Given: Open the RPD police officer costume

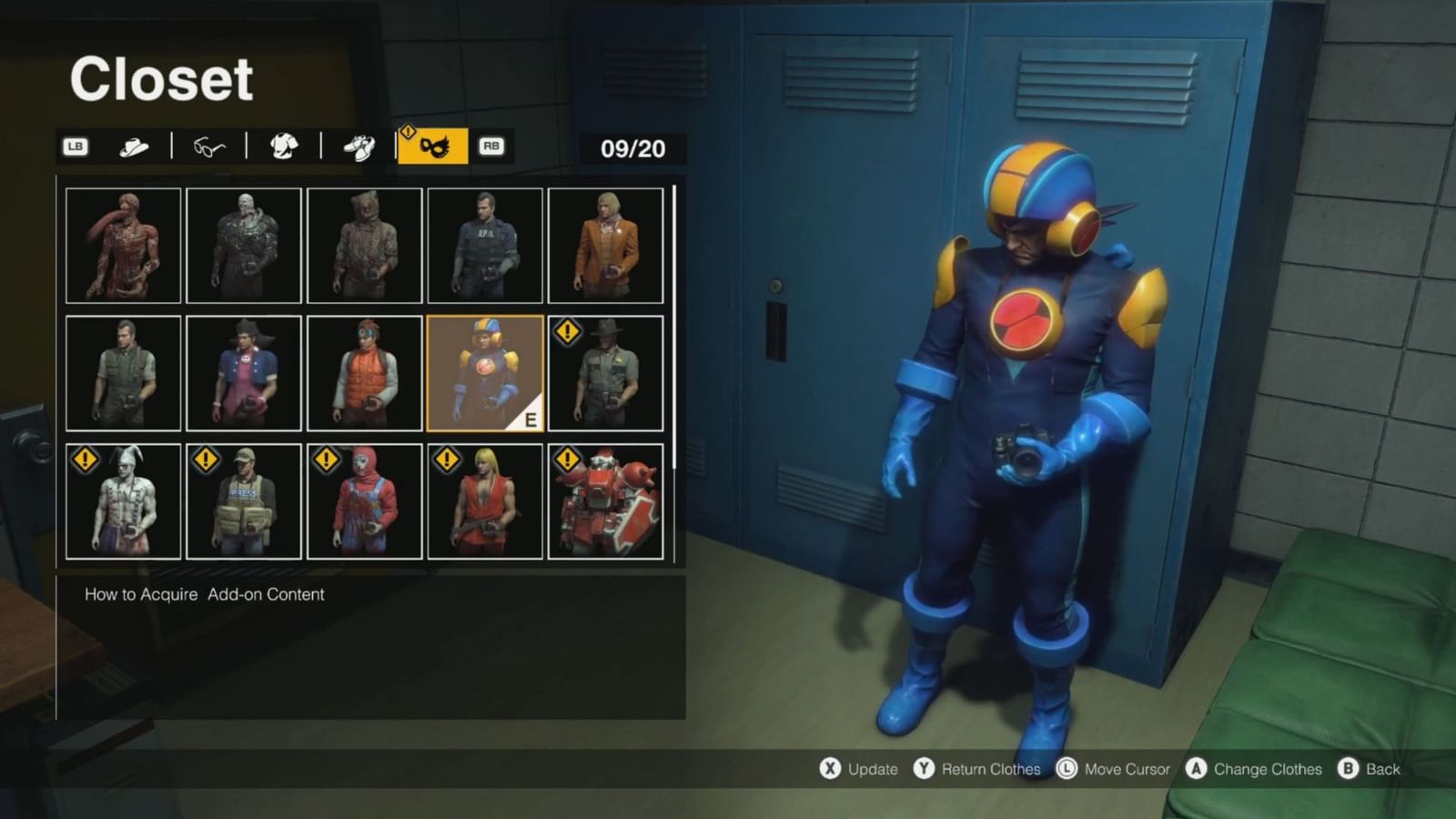Looking at the screenshot, I should coord(485,244).
